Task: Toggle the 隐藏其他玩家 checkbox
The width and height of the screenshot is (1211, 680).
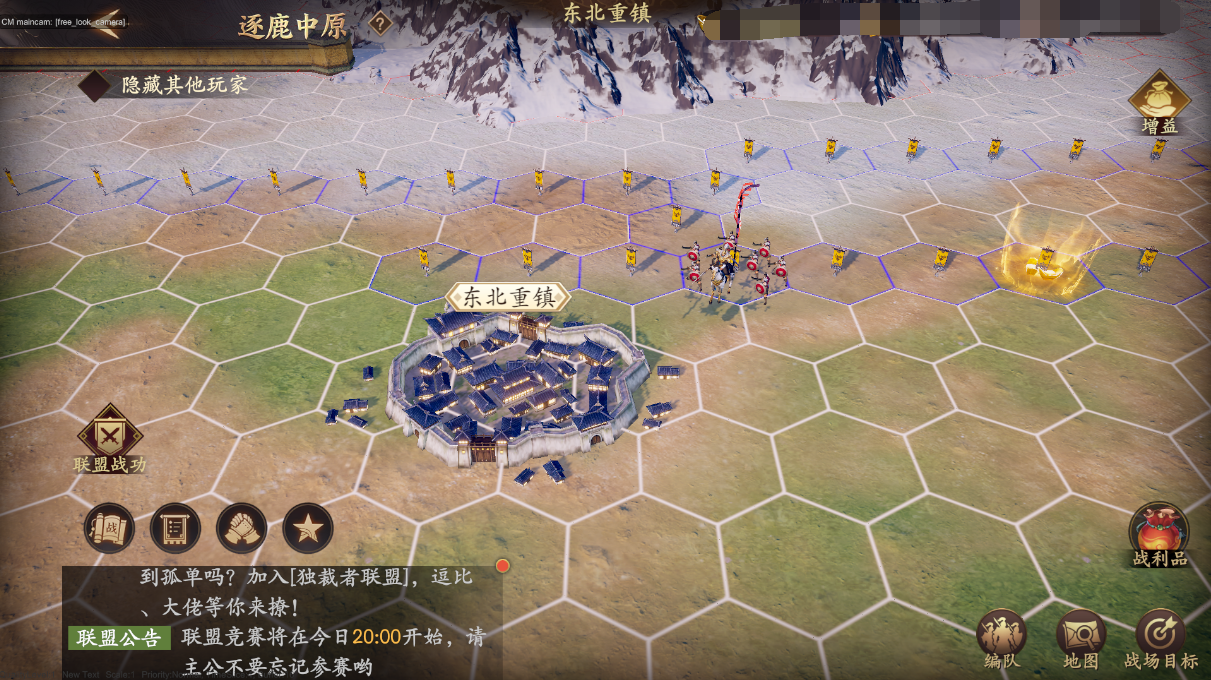Action: coord(95,85)
